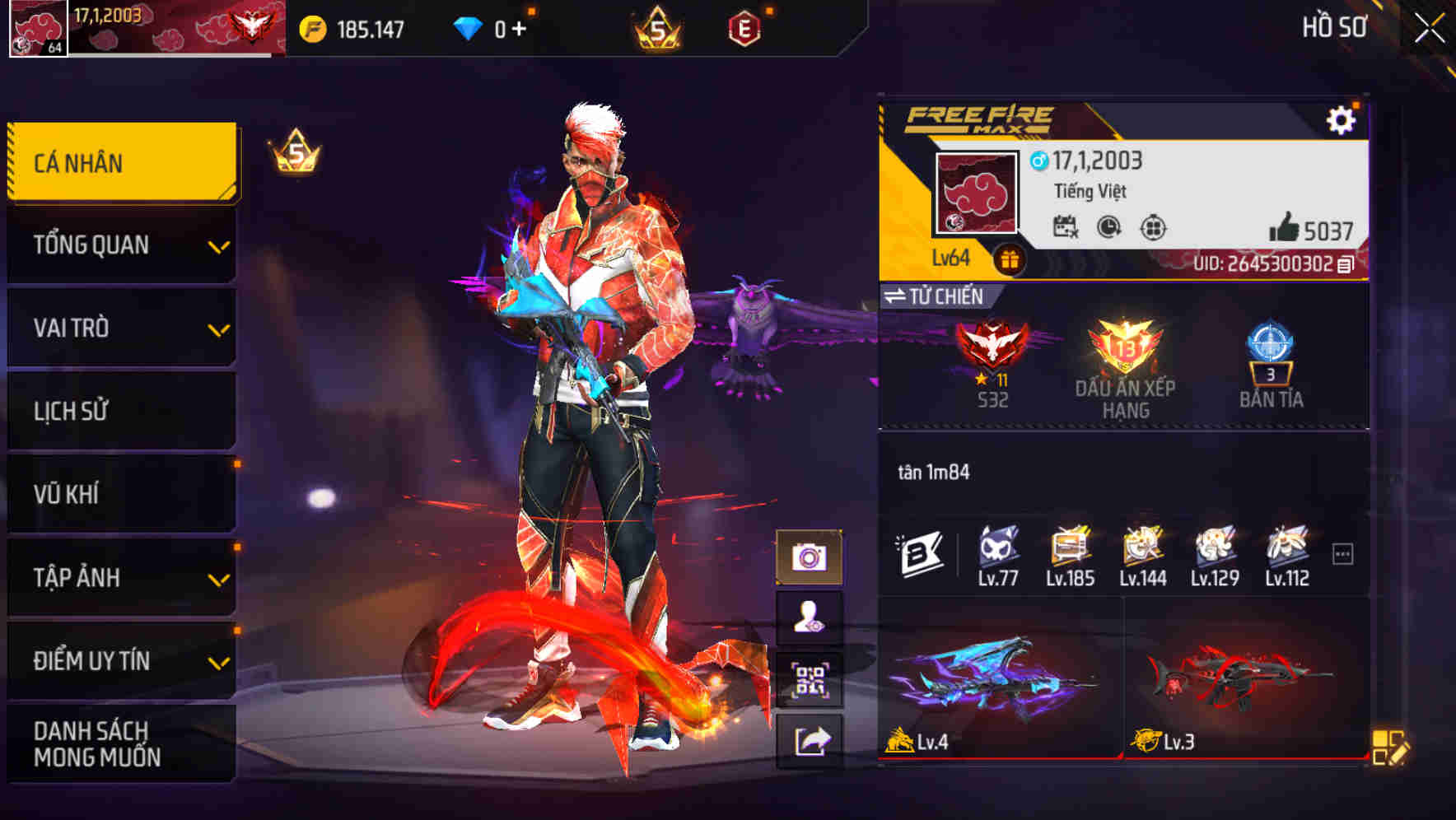Viewport: 1456px width, 820px height.
Task: Open the Vũ Khí menu entry
Action: point(120,493)
